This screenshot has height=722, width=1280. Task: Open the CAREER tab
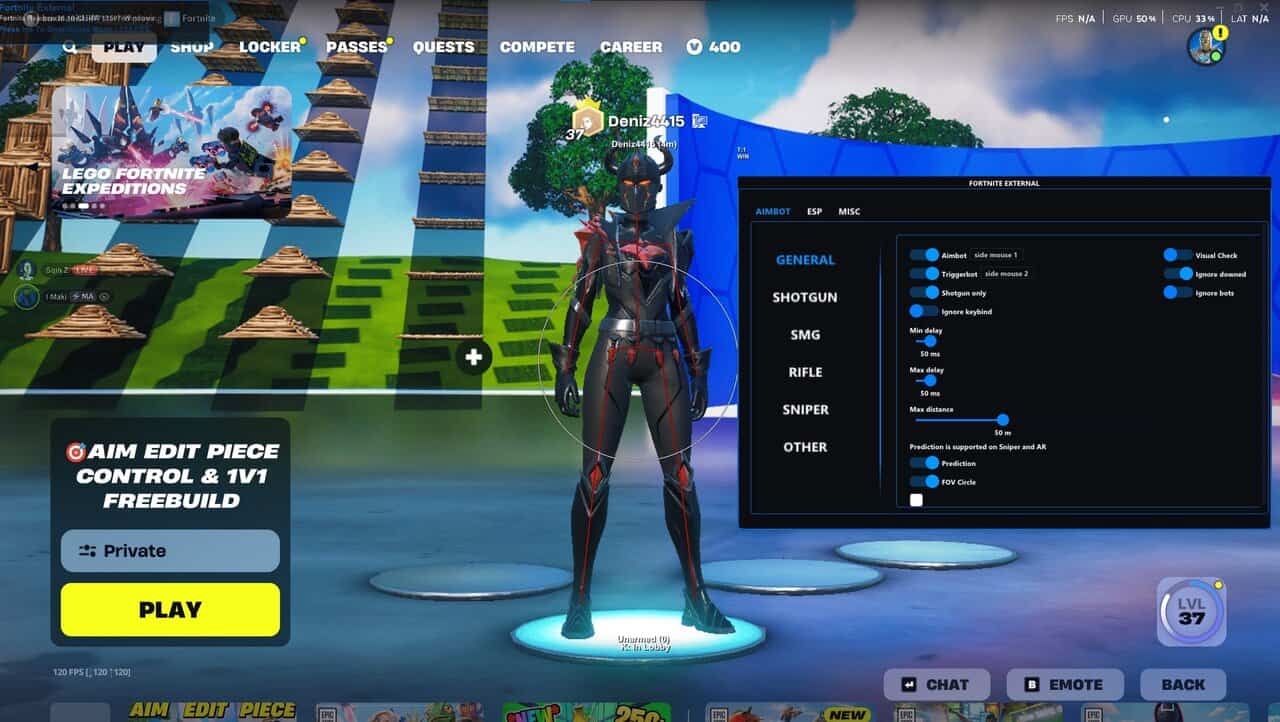[631, 47]
